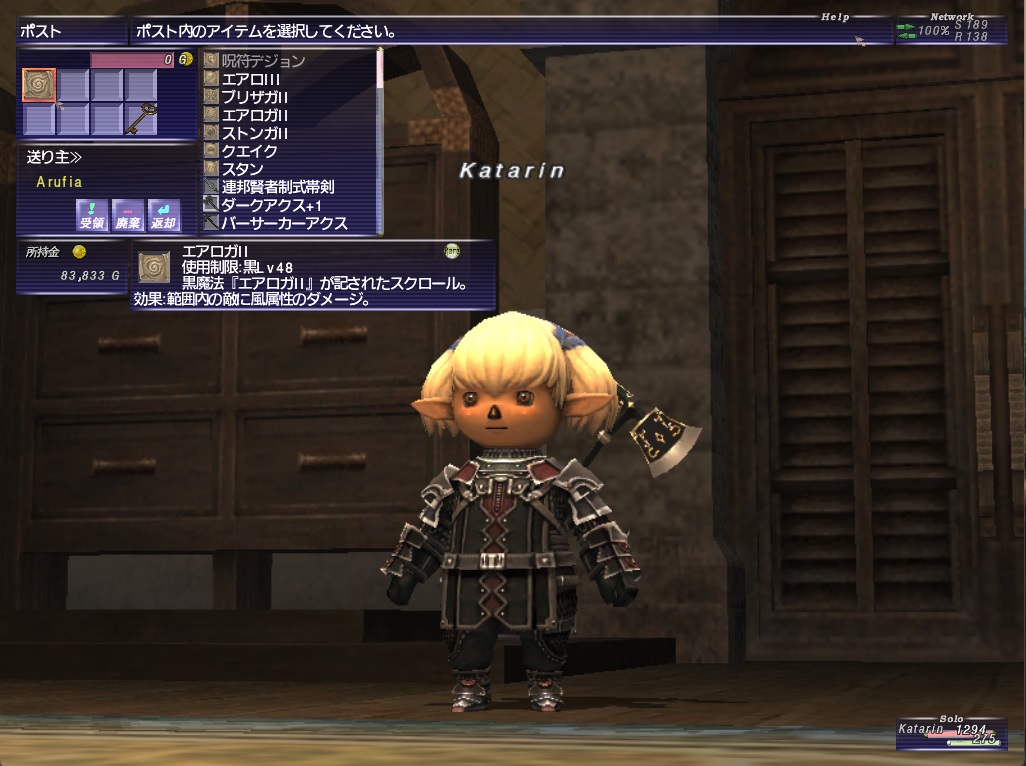Open the Help indicator at top

click(835, 17)
